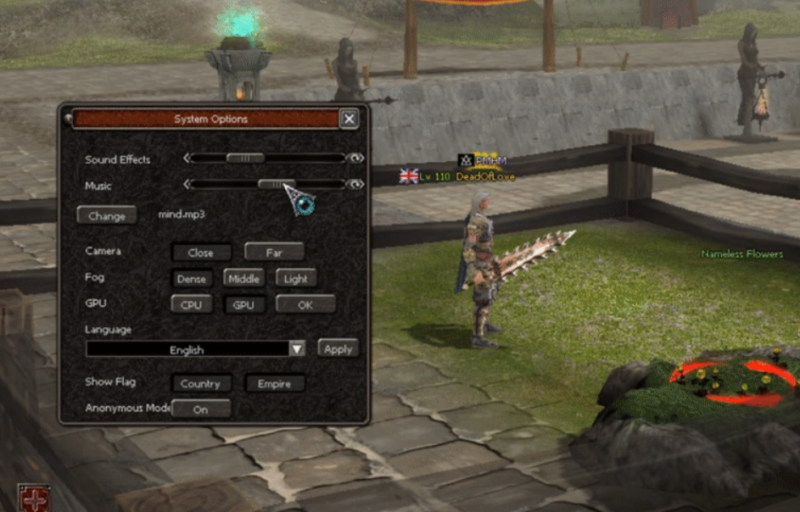Close the System Options window
The image size is (800, 512).
point(348,119)
